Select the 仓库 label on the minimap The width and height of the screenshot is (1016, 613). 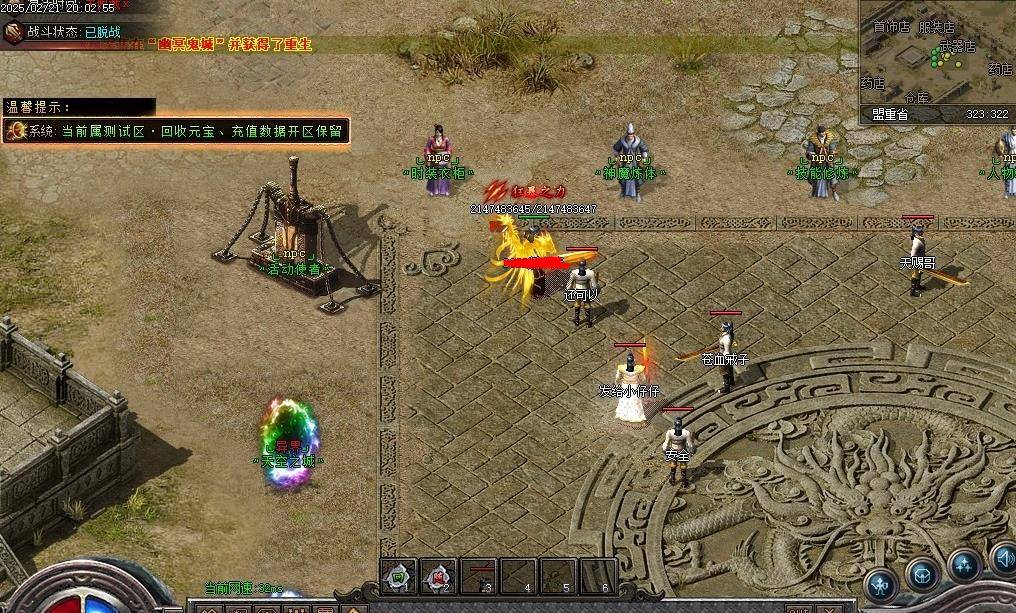917,97
